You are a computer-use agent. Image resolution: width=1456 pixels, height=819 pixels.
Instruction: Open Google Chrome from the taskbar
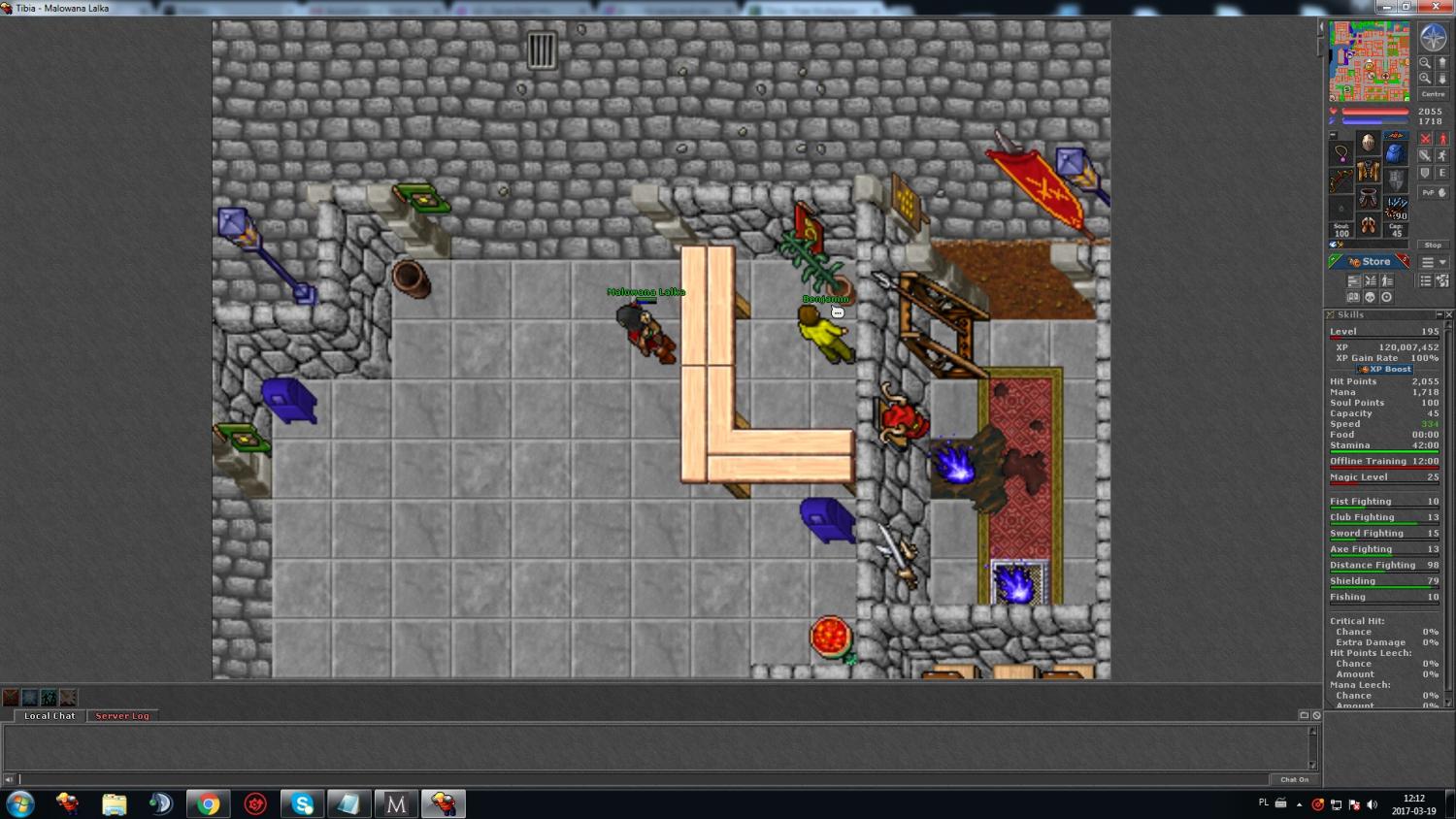click(208, 803)
